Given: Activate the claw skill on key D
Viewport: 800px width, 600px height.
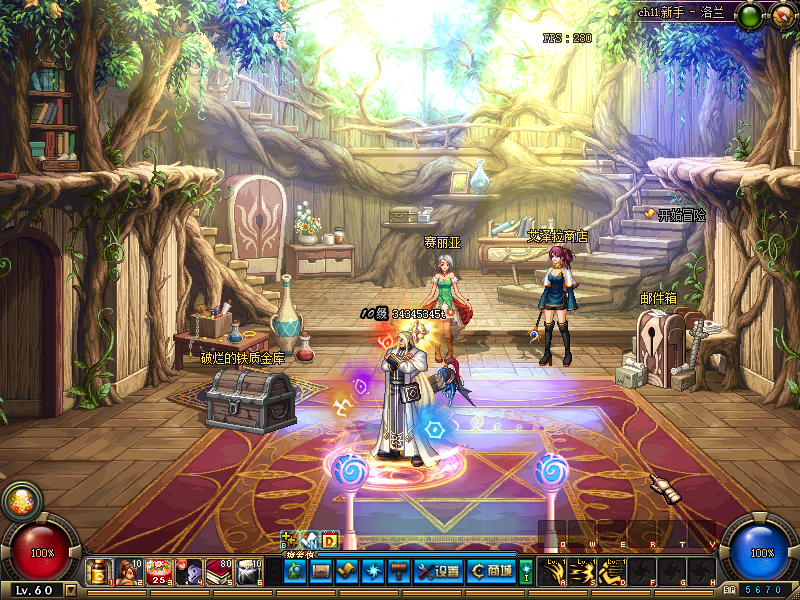Looking at the screenshot, I should tap(608, 571).
